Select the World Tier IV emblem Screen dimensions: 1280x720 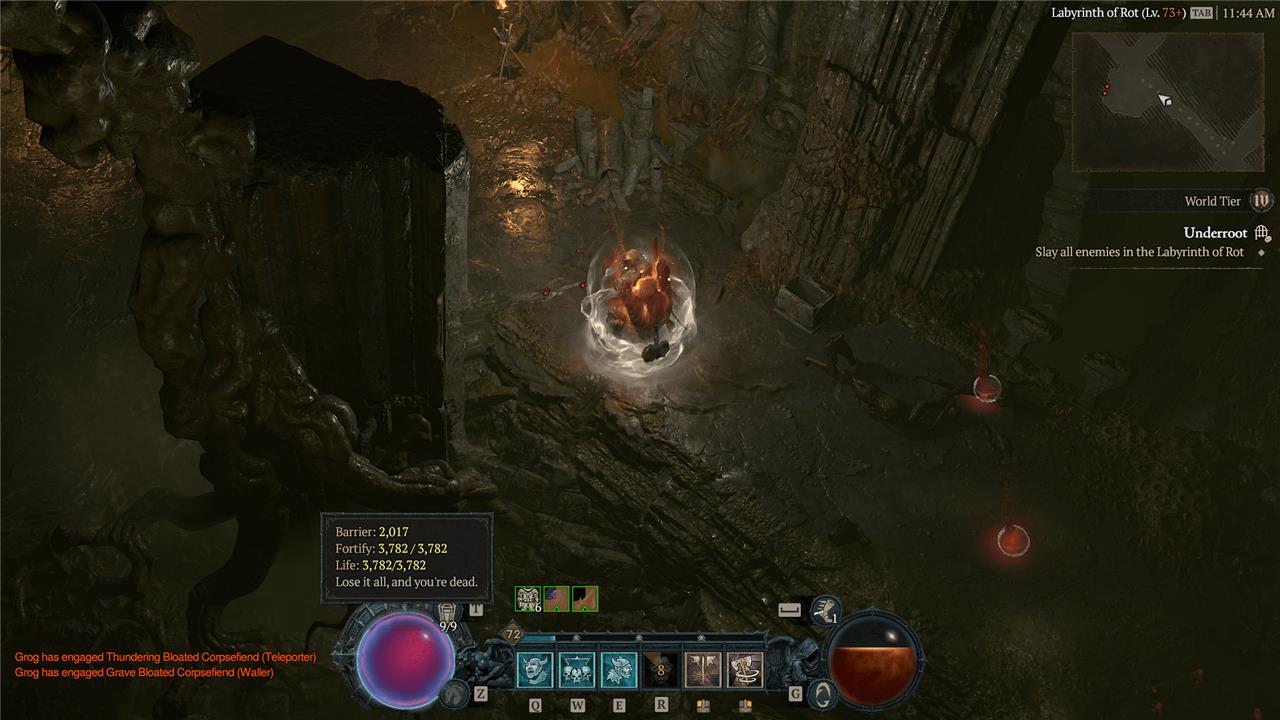[1262, 201]
